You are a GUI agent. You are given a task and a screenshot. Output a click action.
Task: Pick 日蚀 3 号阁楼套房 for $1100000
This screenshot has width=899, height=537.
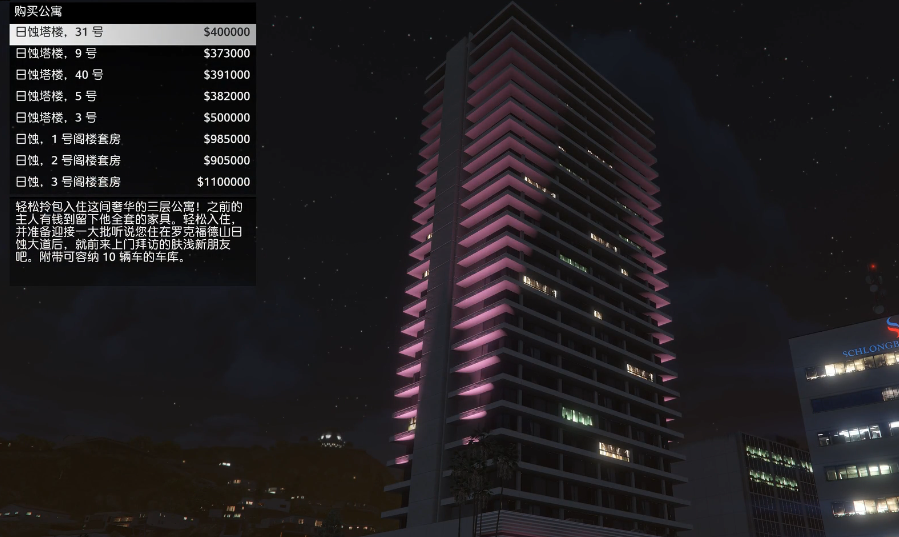(x=132, y=182)
